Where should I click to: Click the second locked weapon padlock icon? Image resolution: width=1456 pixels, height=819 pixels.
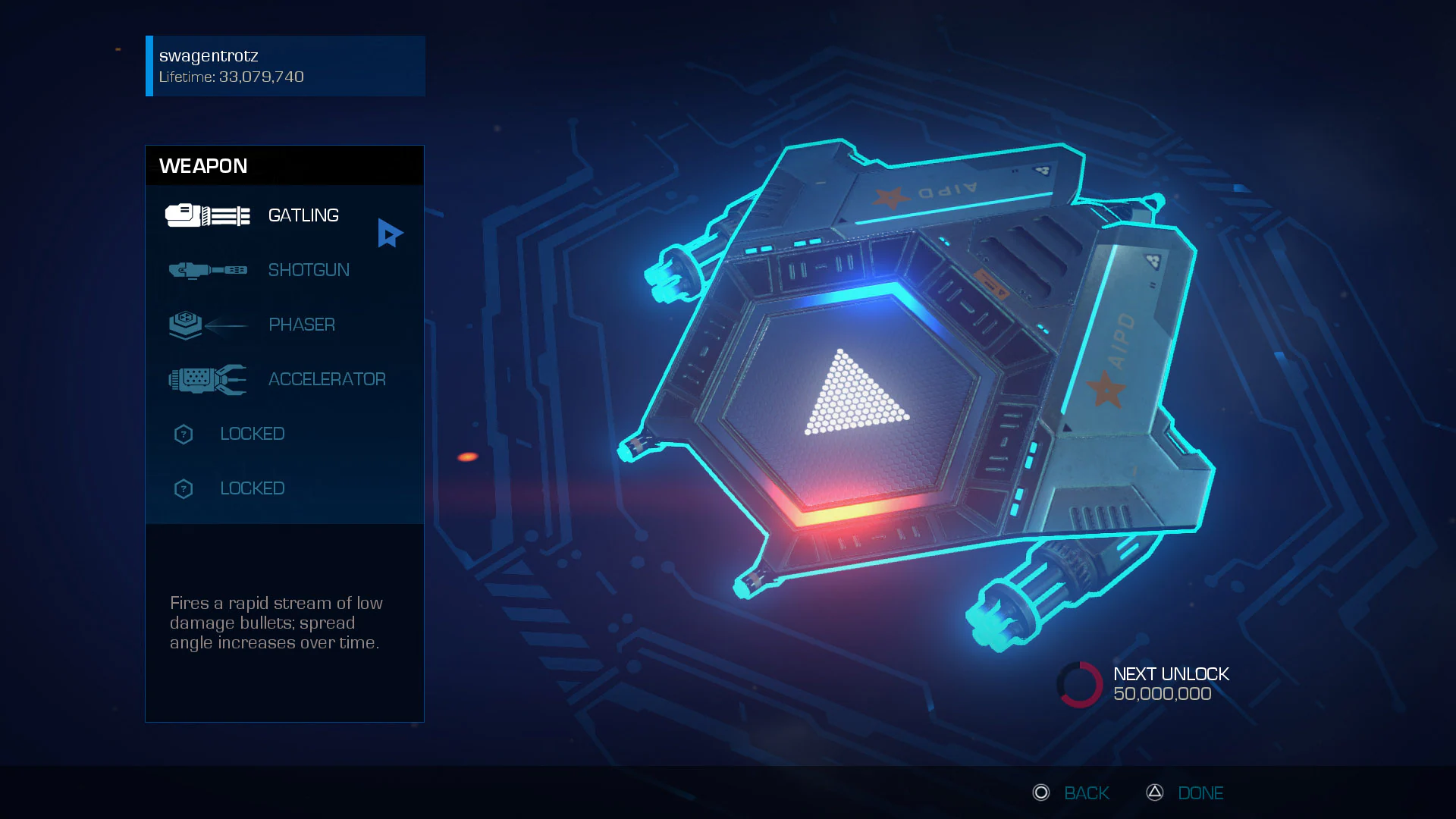(184, 488)
